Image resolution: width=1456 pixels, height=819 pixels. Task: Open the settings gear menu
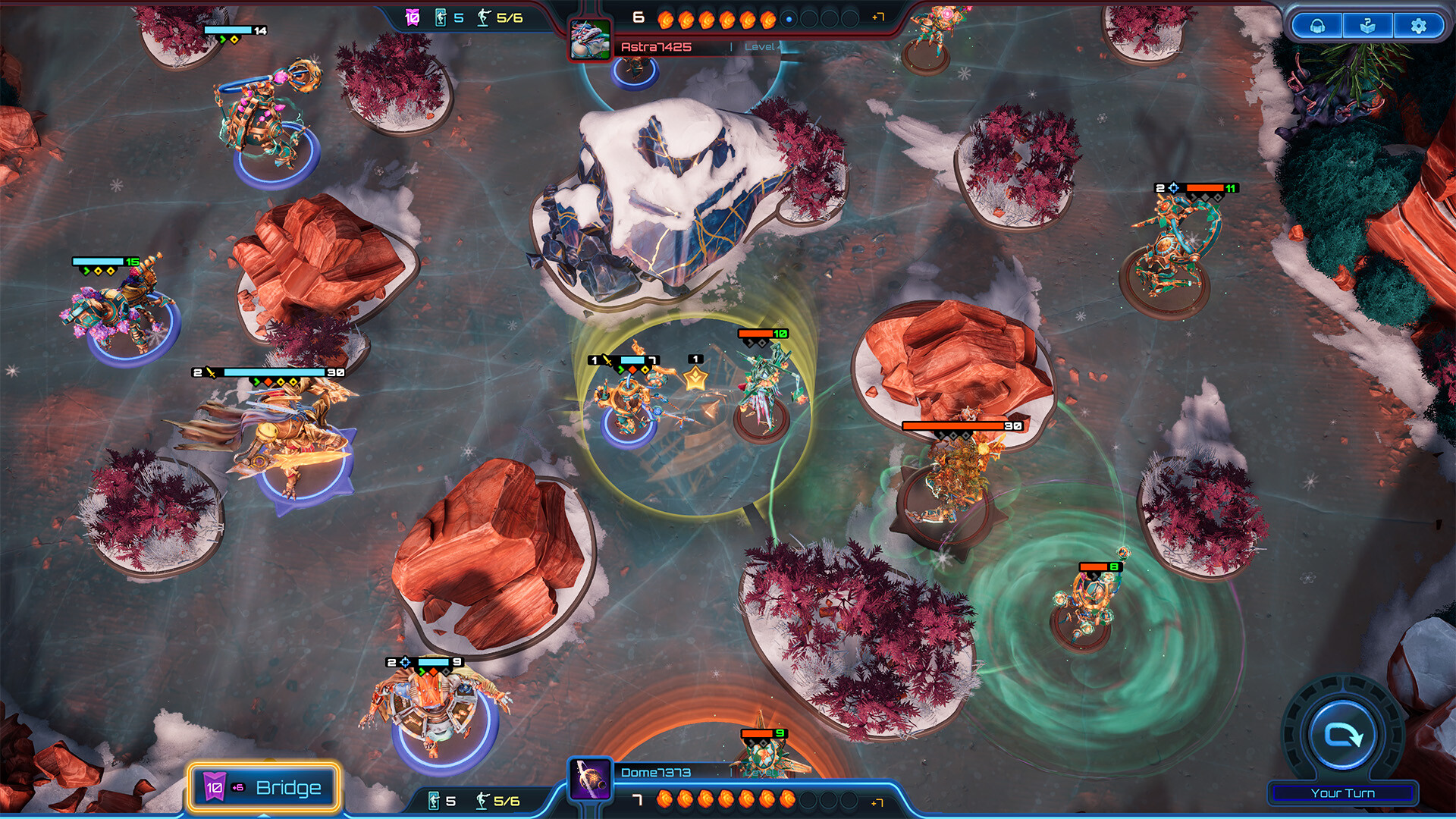click(x=1418, y=26)
